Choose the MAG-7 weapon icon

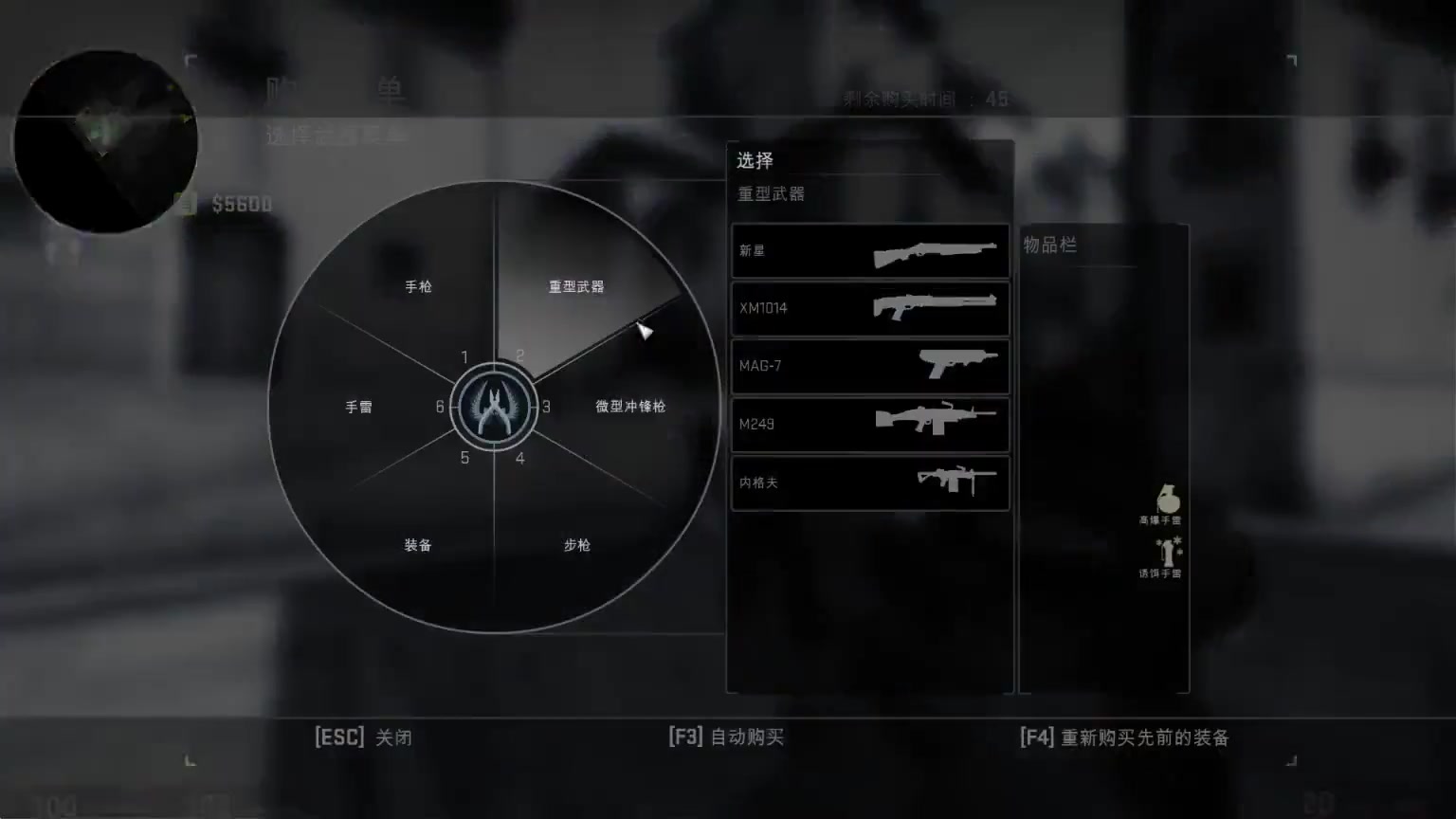tap(957, 366)
